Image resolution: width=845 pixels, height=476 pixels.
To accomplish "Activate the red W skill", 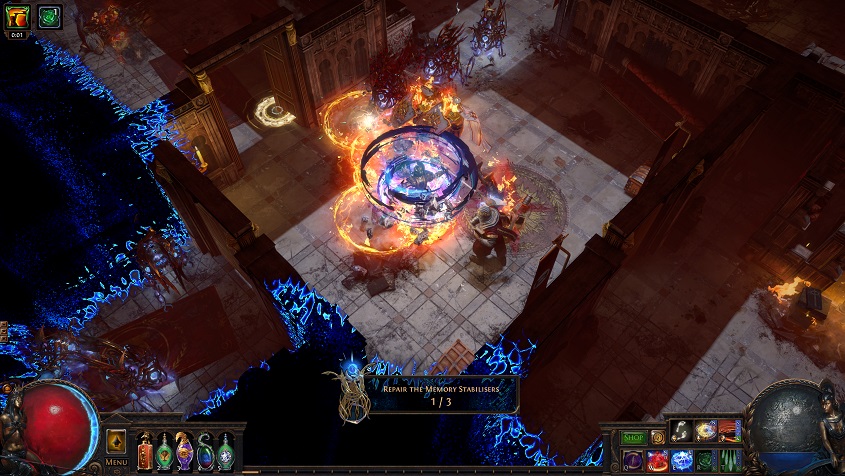I will [x=658, y=460].
